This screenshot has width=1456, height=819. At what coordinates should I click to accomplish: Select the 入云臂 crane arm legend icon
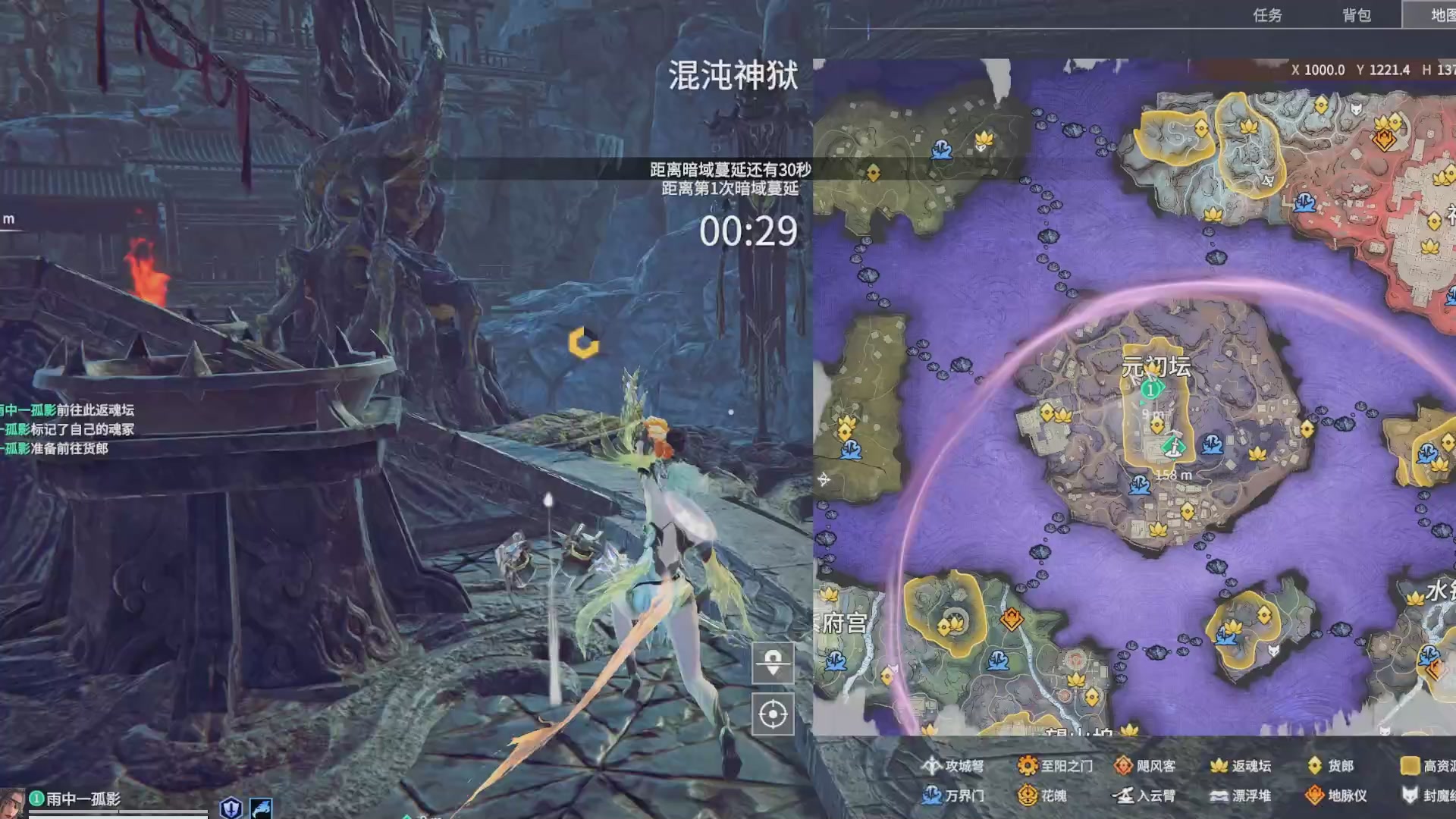point(1124,795)
